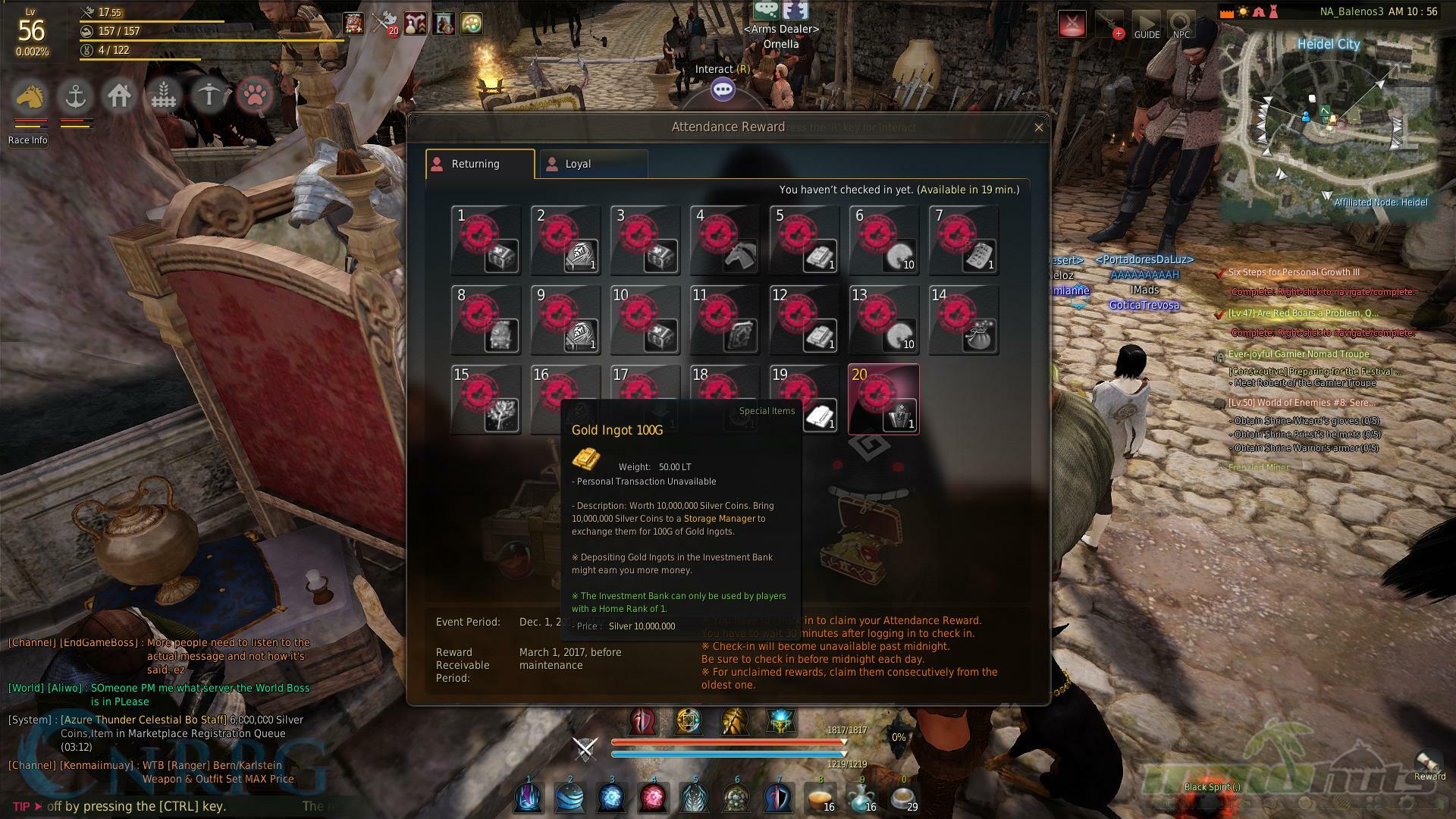This screenshot has height=819, width=1456.
Task: Click the day 1 attendance reward
Action: pos(486,240)
